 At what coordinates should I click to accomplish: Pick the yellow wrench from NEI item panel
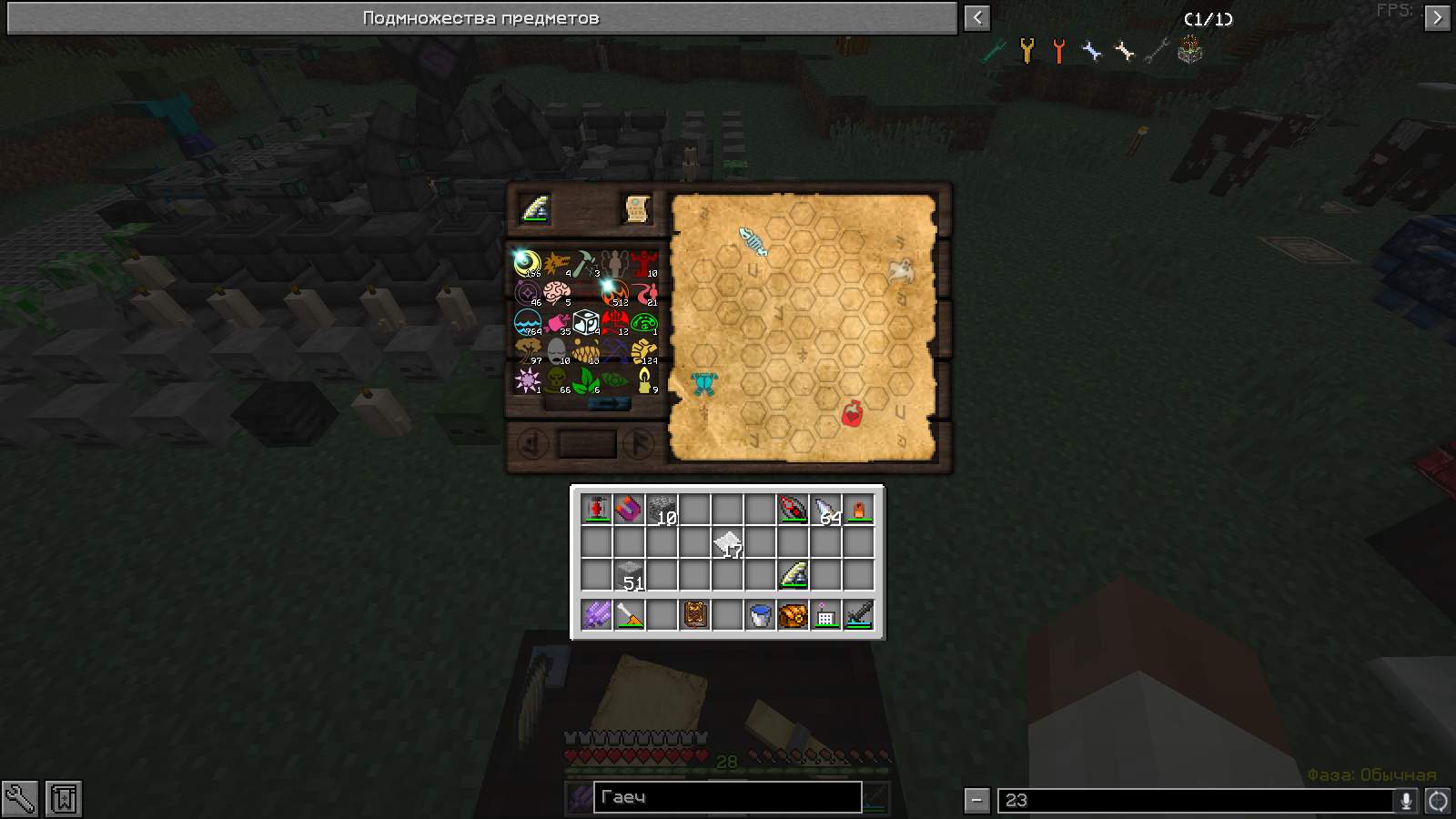[x=1026, y=51]
